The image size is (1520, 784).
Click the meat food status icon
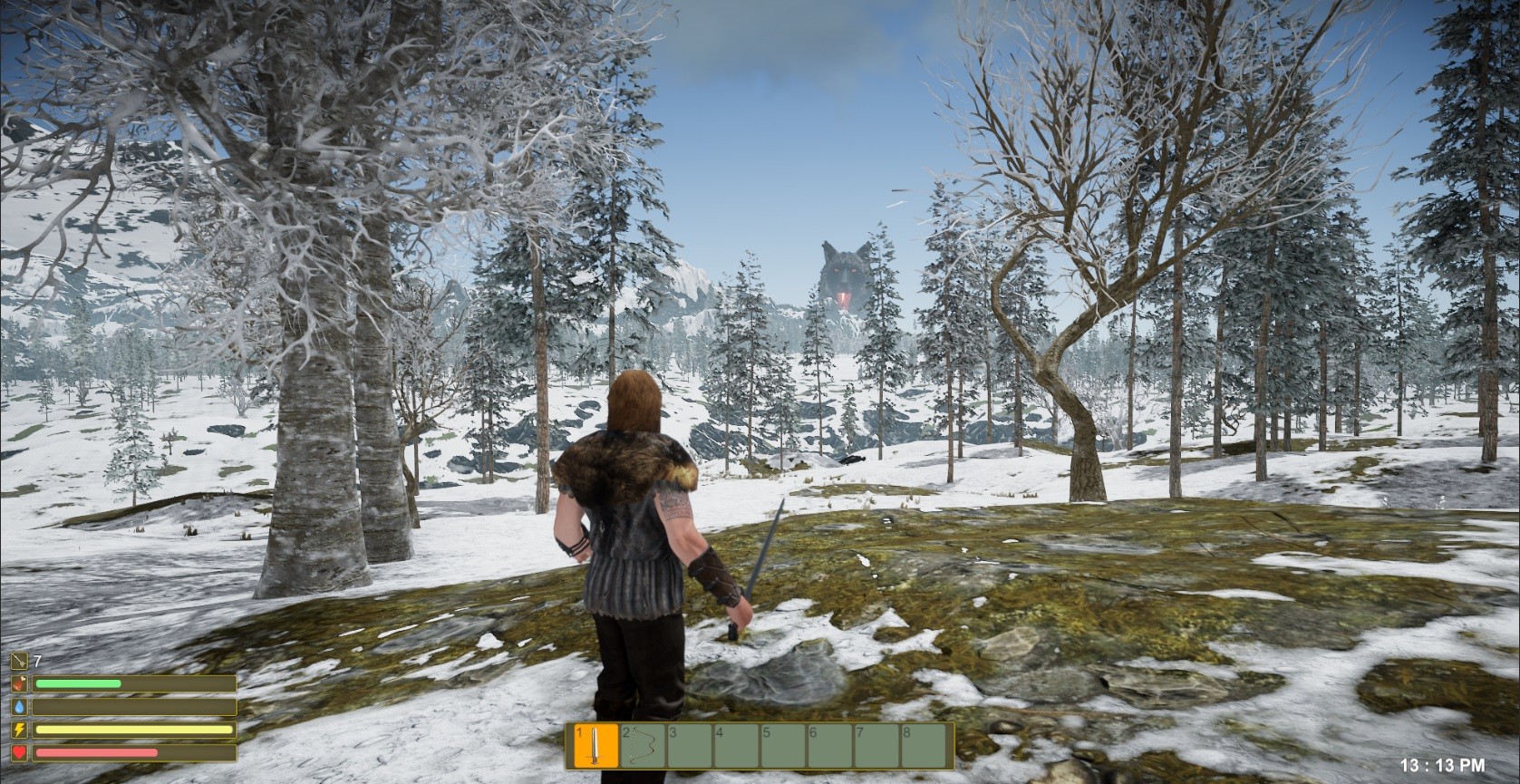[x=19, y=683]
